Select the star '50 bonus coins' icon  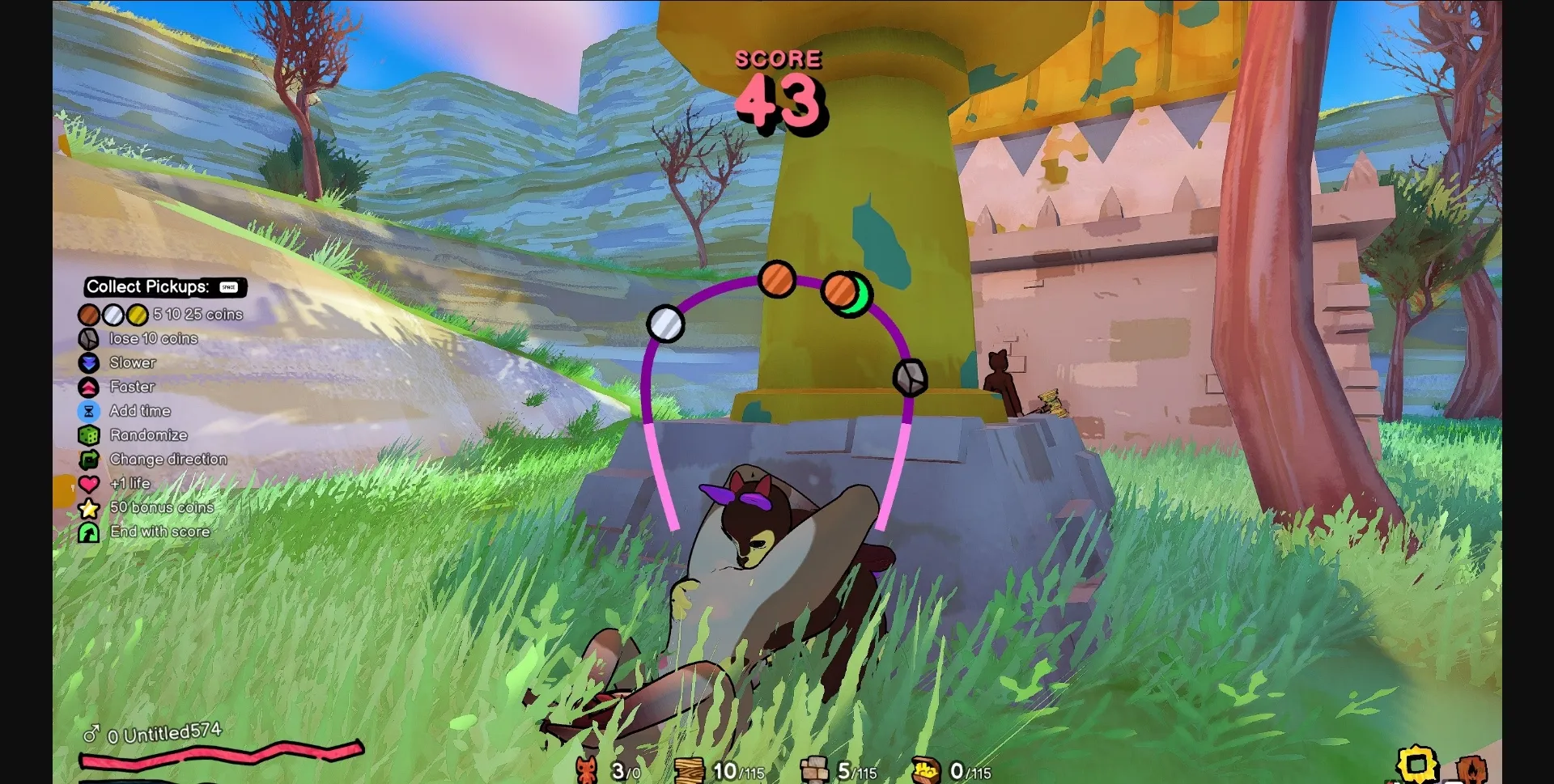[89, 507]
